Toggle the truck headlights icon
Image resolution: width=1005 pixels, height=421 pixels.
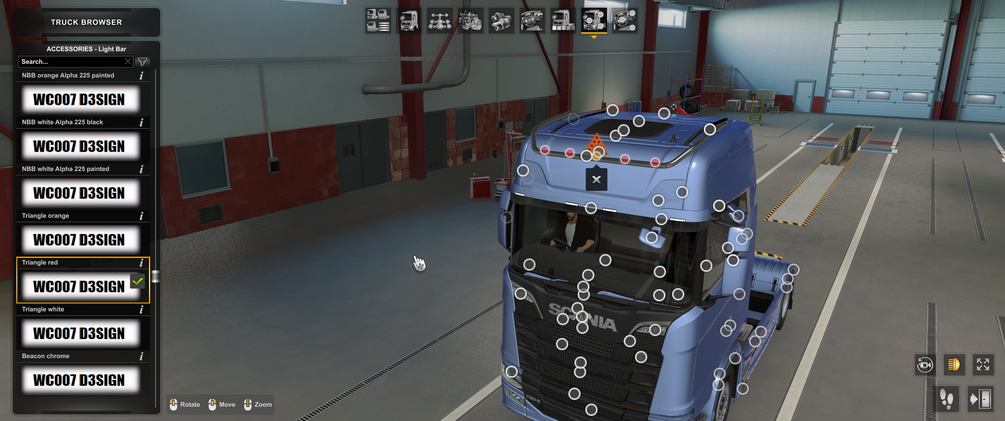pyautogui.click(x=954, y=365)
